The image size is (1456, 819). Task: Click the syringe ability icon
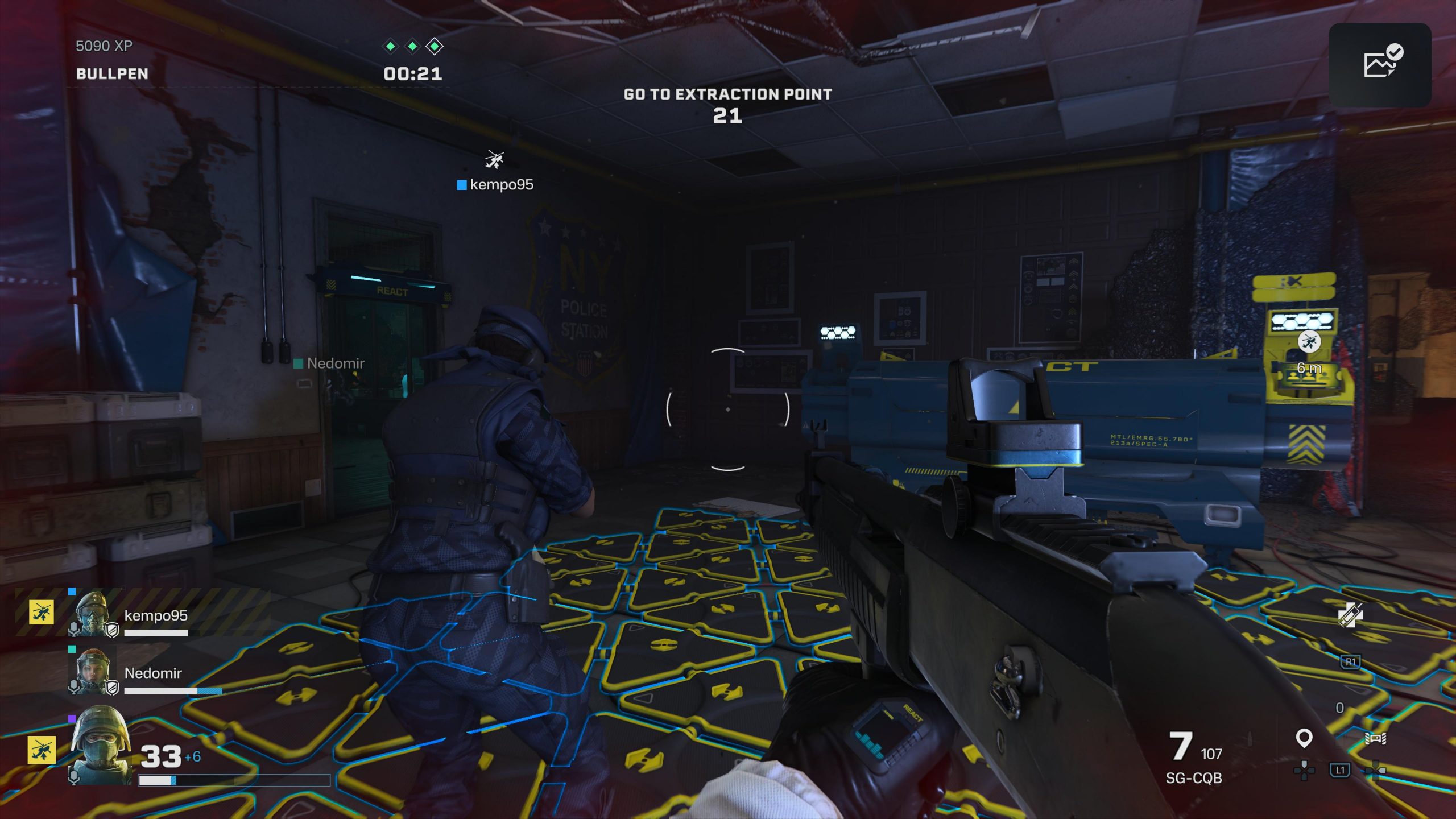(x=1350, y=615)
